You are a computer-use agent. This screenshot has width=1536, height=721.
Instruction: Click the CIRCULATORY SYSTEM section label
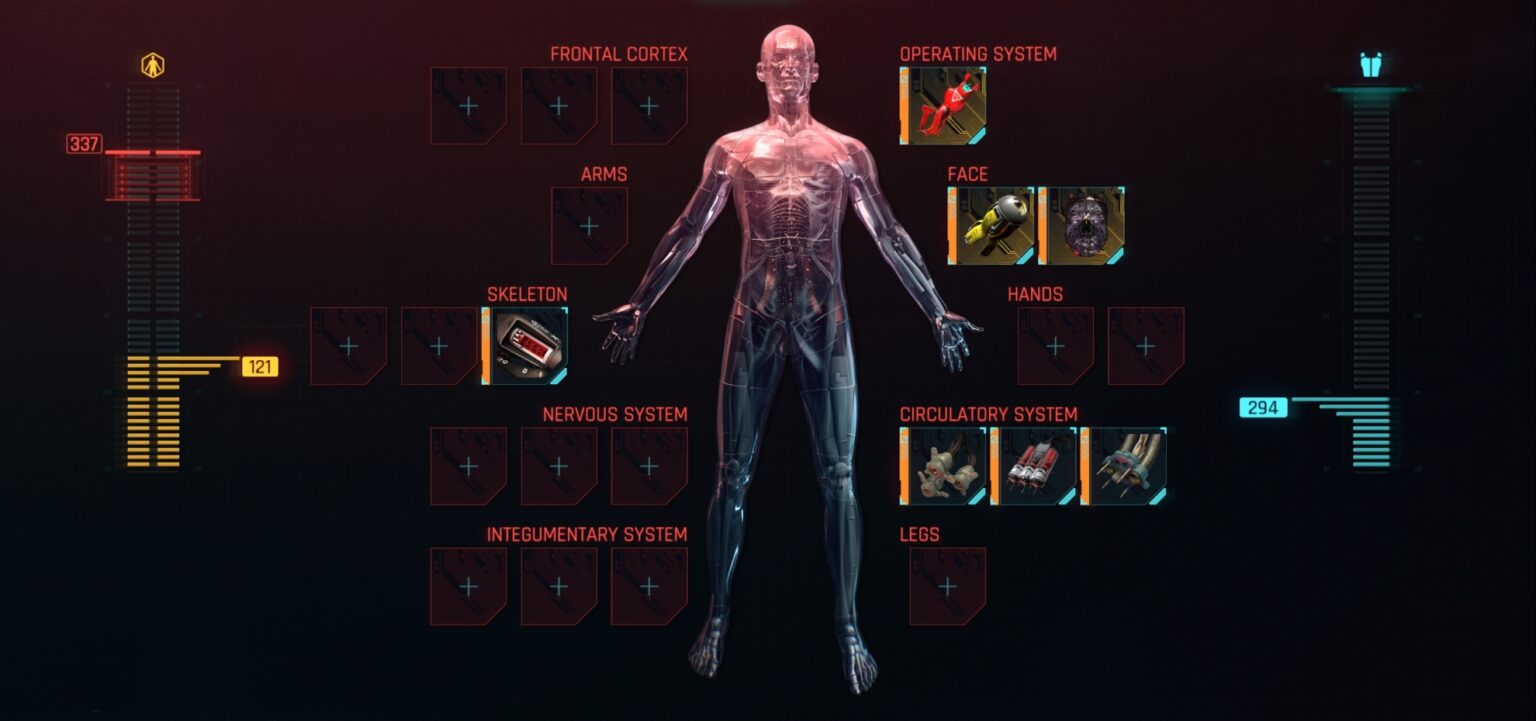(x=989, y=413)
